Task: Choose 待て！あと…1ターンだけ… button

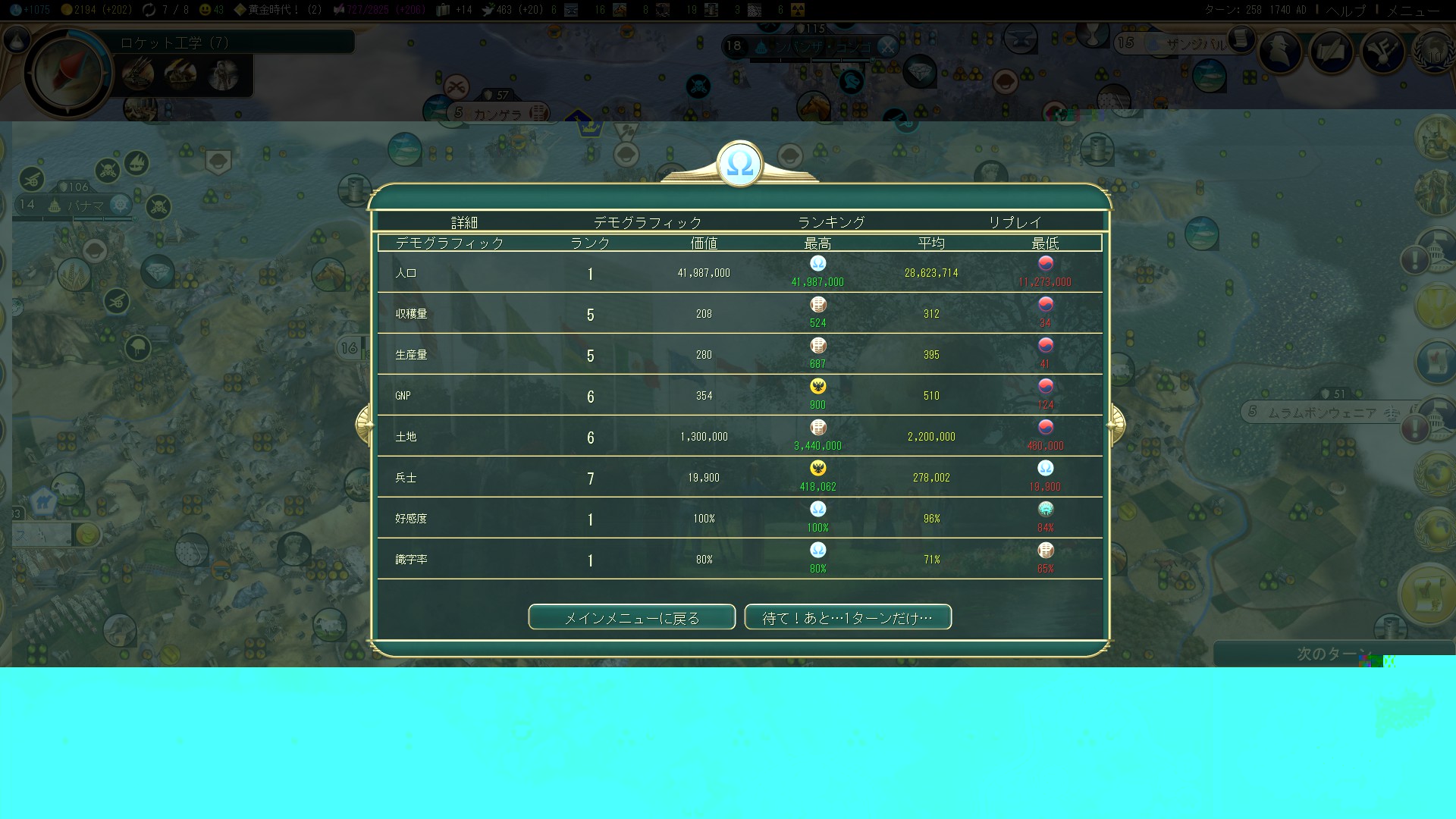Action: pos(848,617)
